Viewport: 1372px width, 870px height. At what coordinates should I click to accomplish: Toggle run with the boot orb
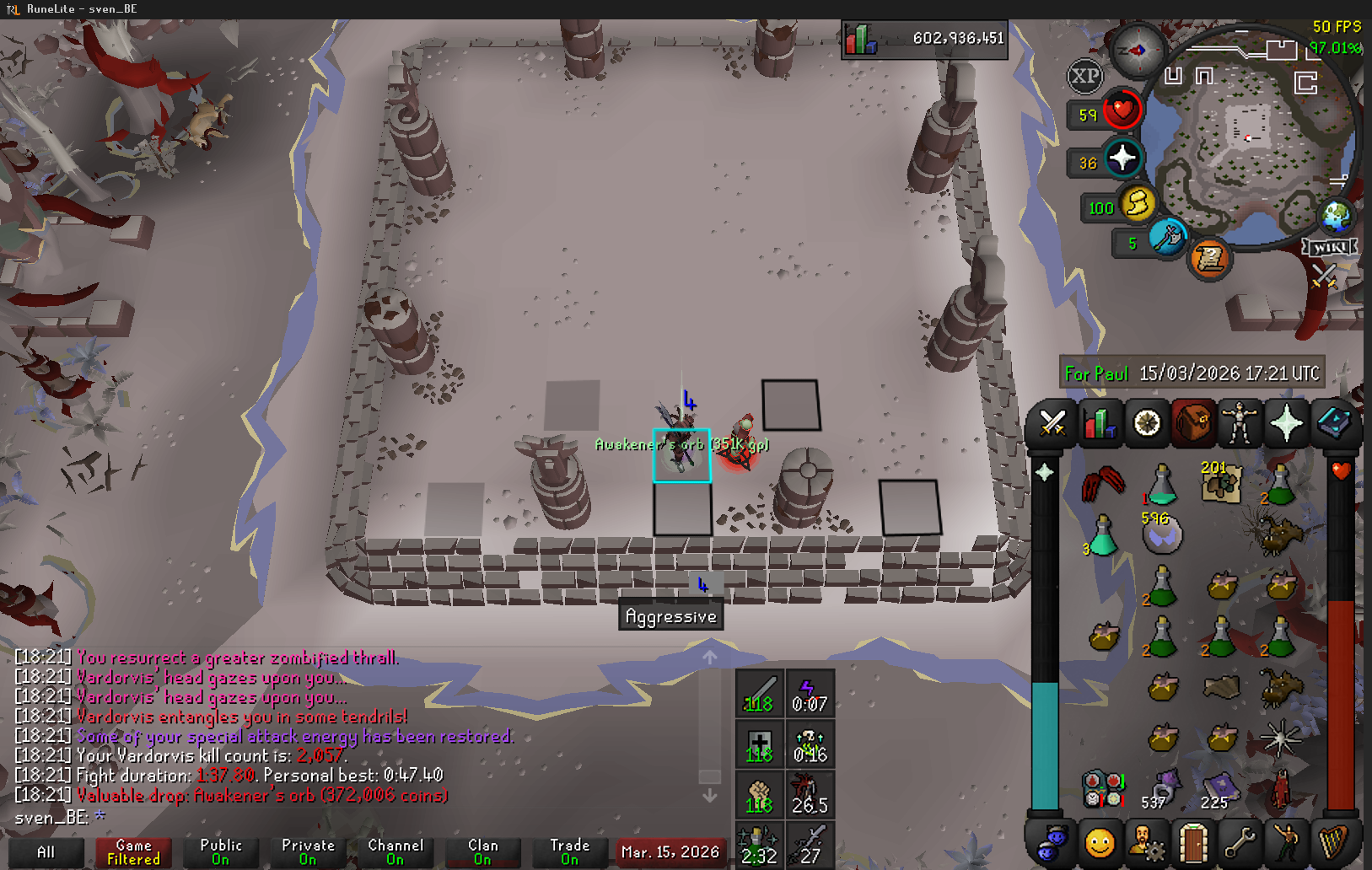[x=1138, y=205]
